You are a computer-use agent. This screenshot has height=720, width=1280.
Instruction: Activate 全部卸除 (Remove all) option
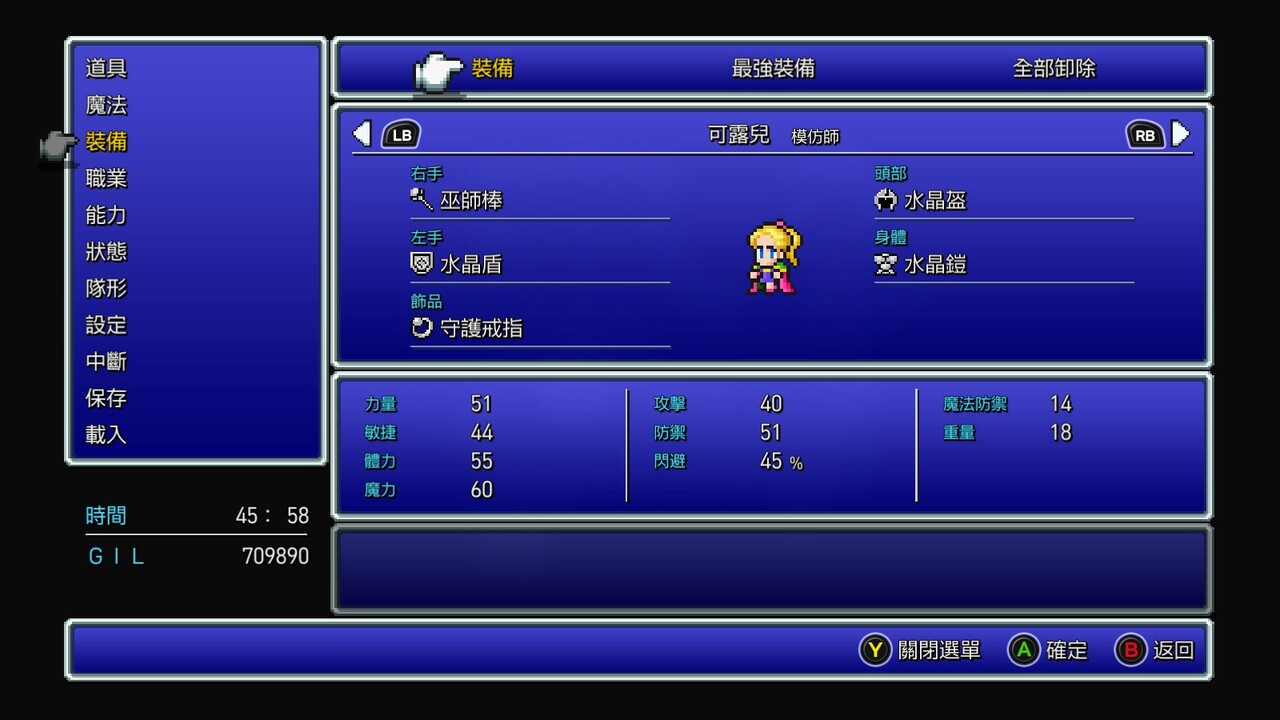pyautogui.click(x=1054, y=69)
